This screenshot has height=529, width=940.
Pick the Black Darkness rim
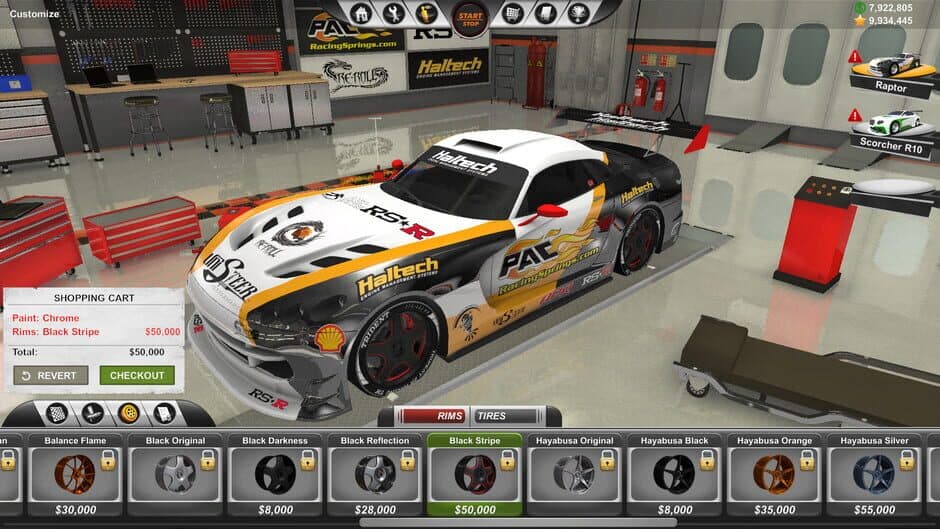click(x=275, y=473)
